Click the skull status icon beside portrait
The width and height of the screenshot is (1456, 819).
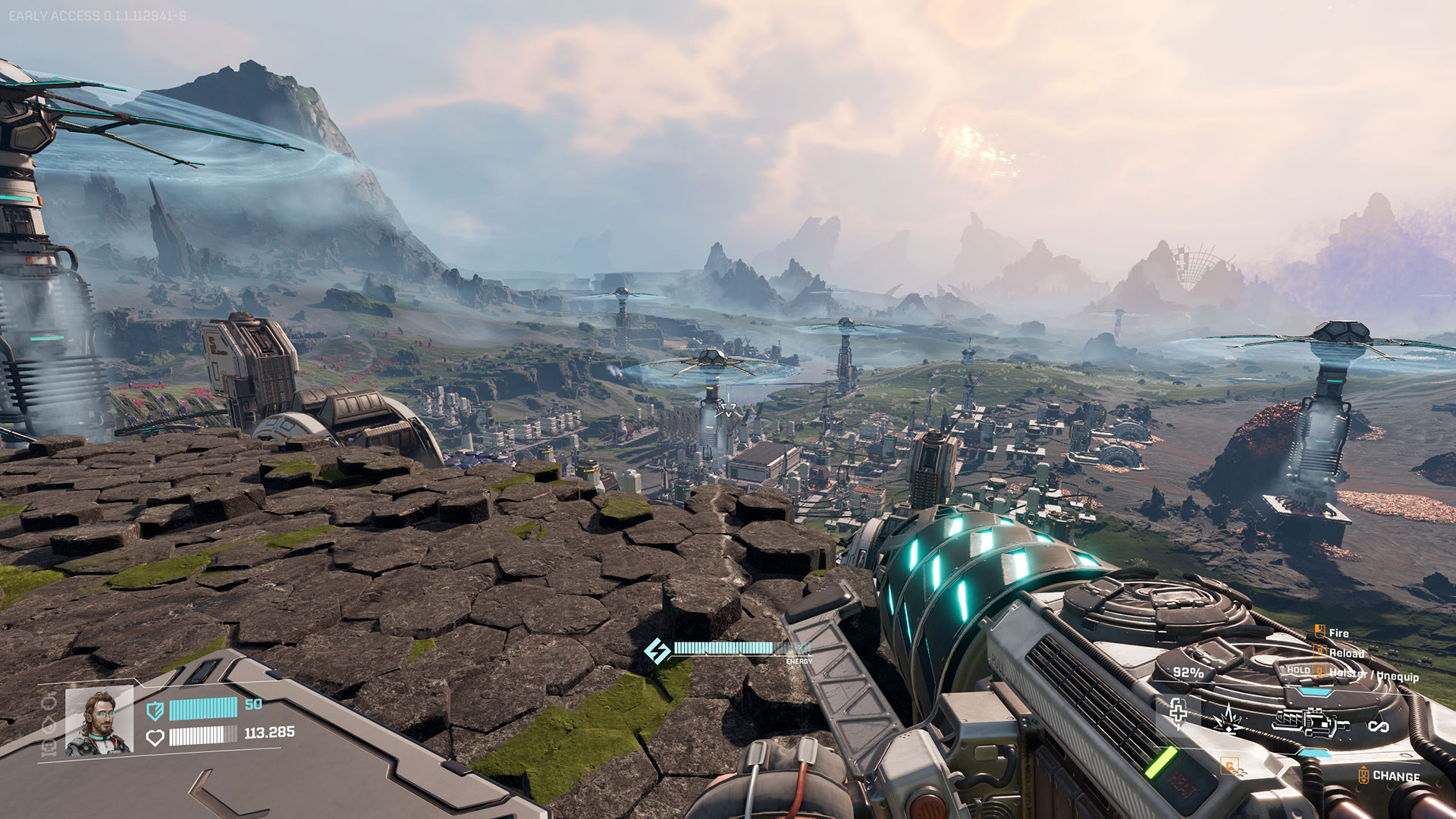coord(49,748)
